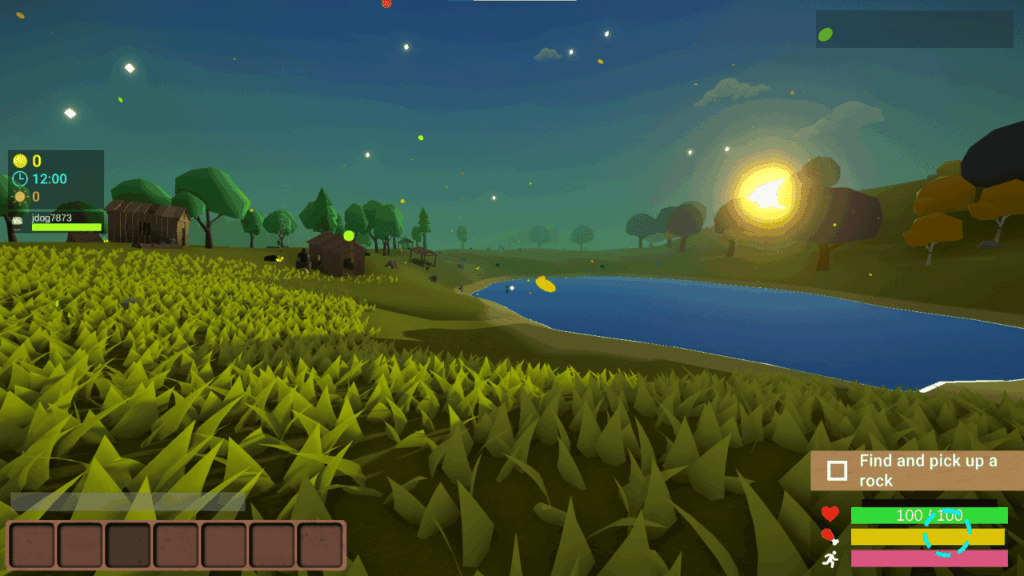The width and height of the screenshot is (1024, 576).
Task: Click the red heart health icon
Action: pos(829,514)
